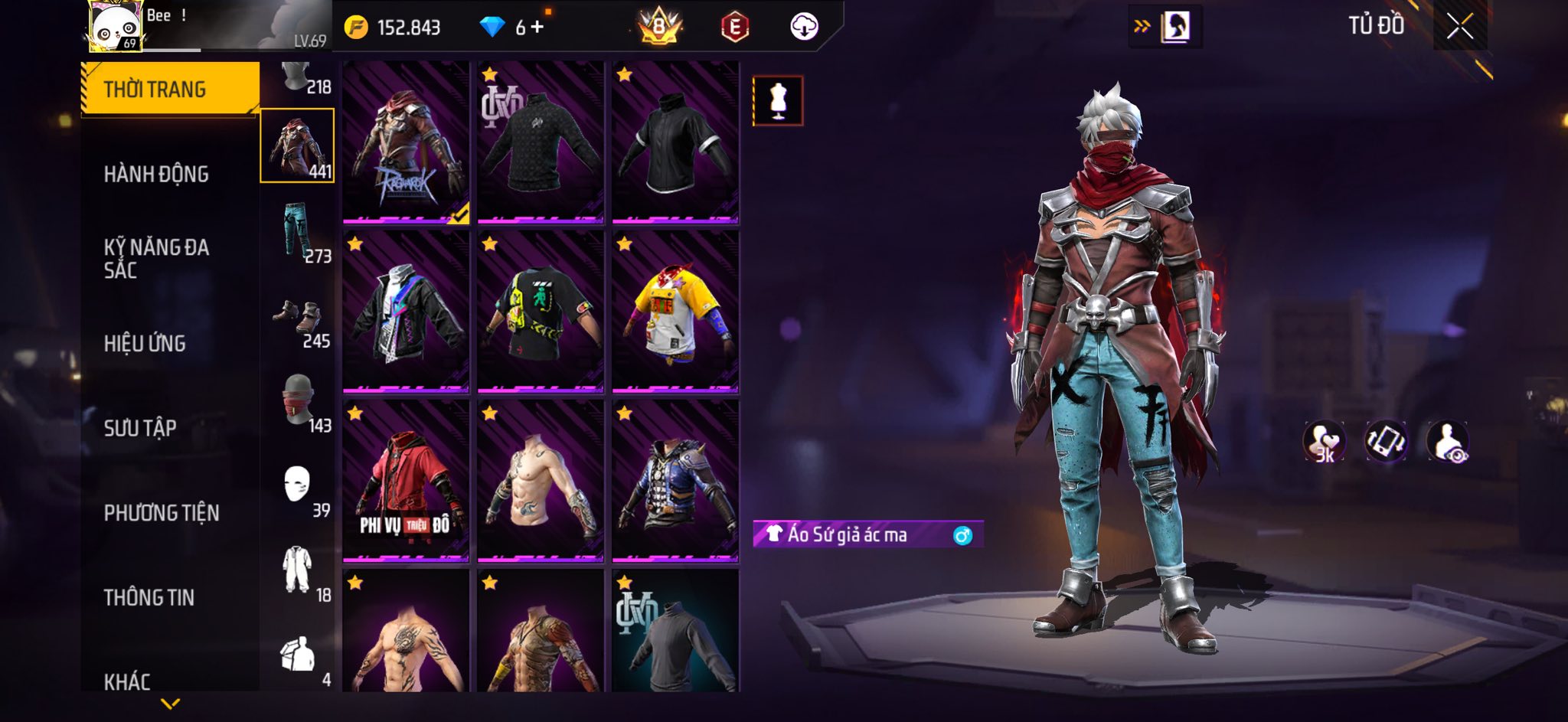Pick the black jacket with white stripes
This screenshot has width=1568, height=722.
pos(675,142)
